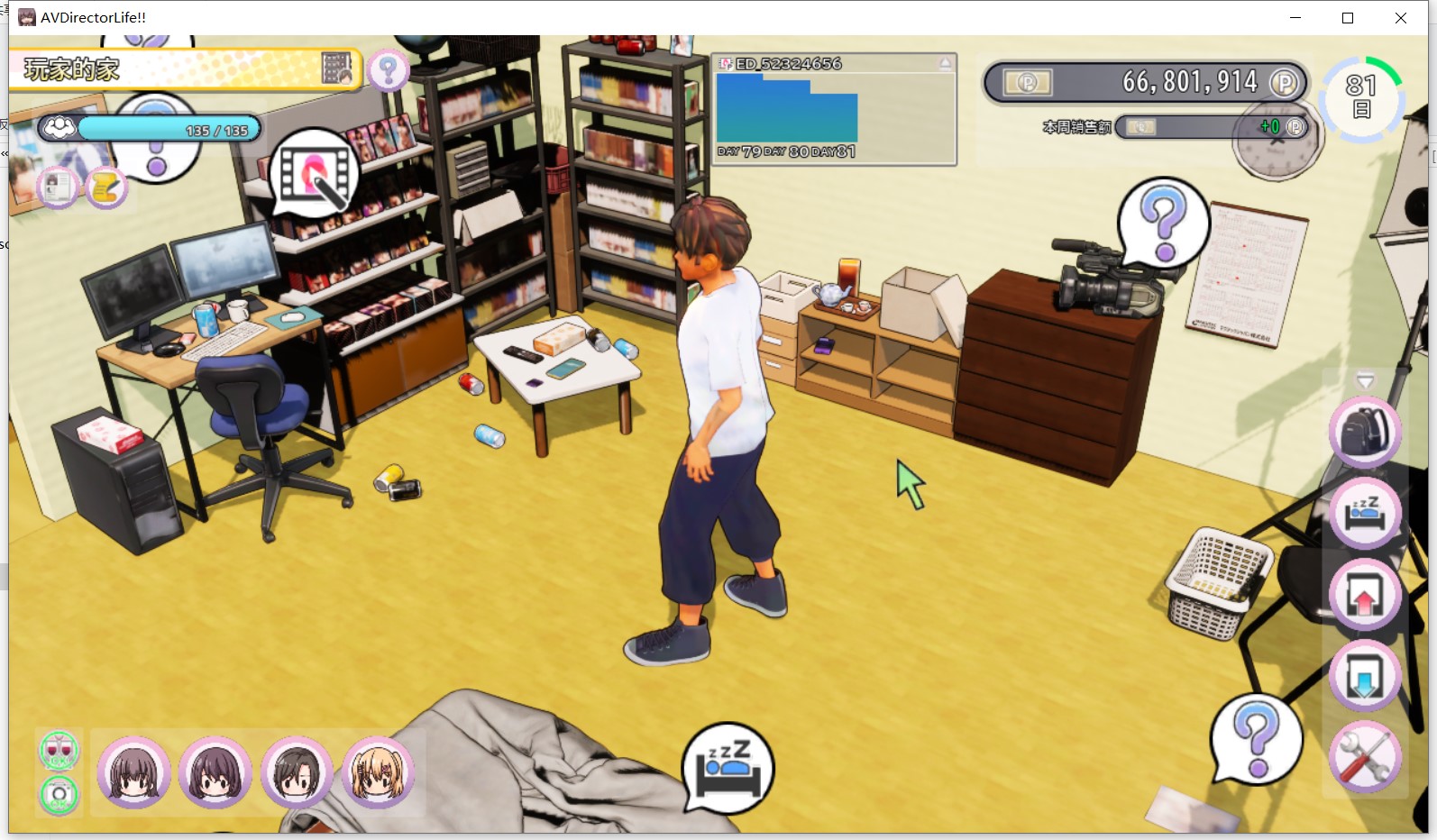
Task: Open the load menu with blue down arrow
Action: pos(1365,676)
